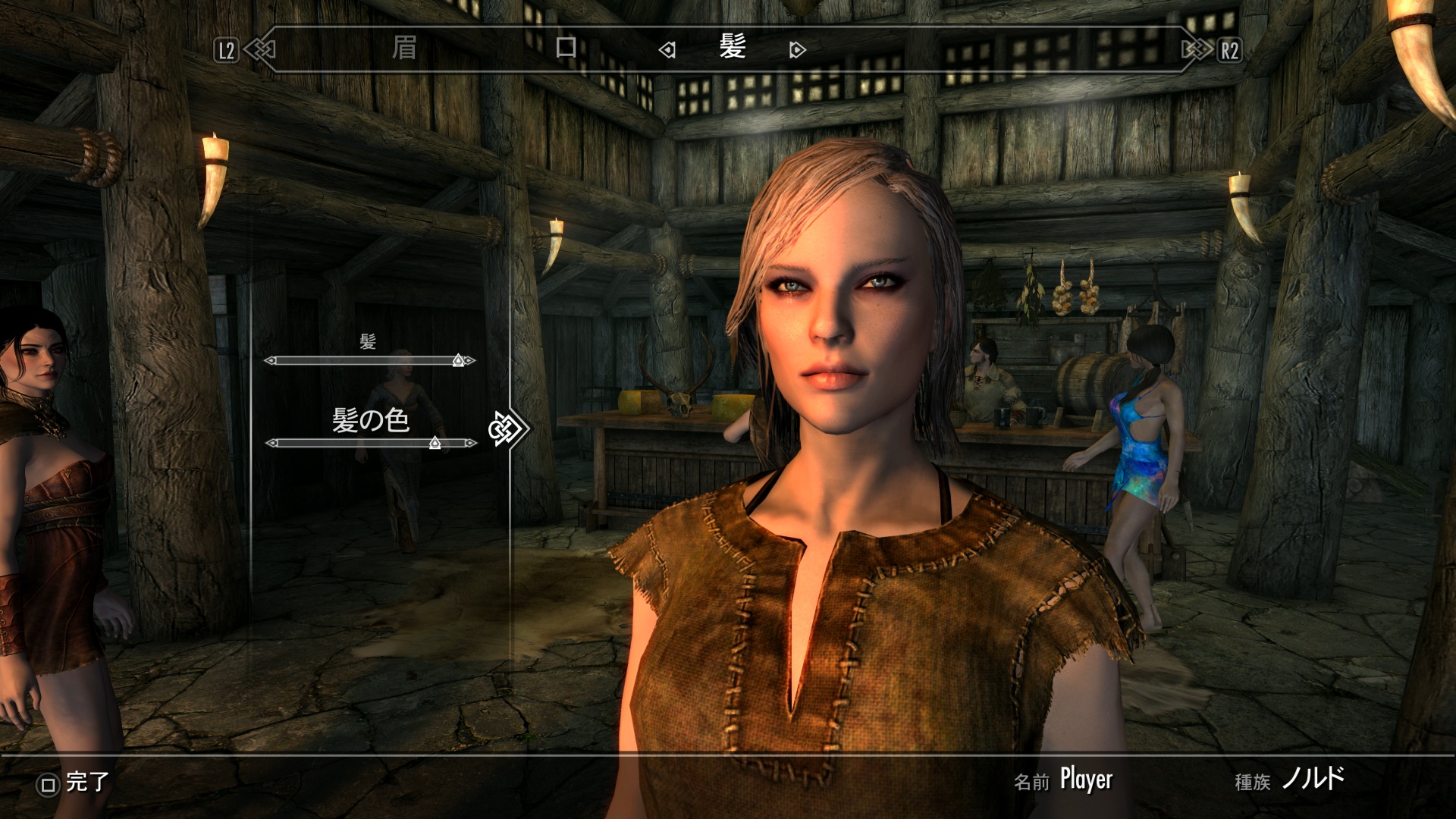Switch to the 口 (mouth) category tab

click(x=566, y=49)
